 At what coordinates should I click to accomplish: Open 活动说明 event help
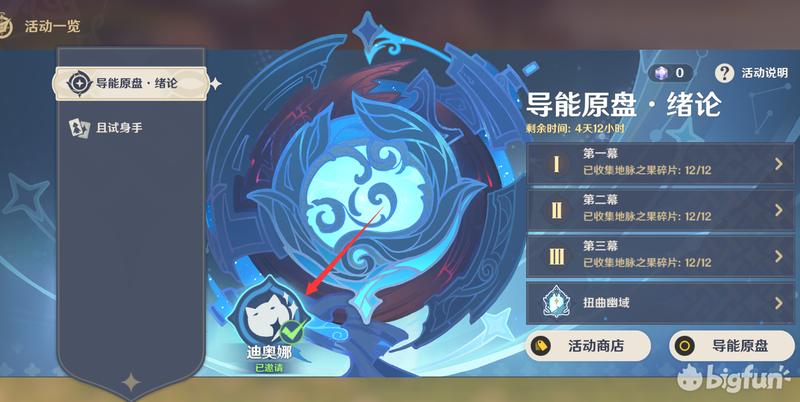pyautogui.click(x=753, y=73)
